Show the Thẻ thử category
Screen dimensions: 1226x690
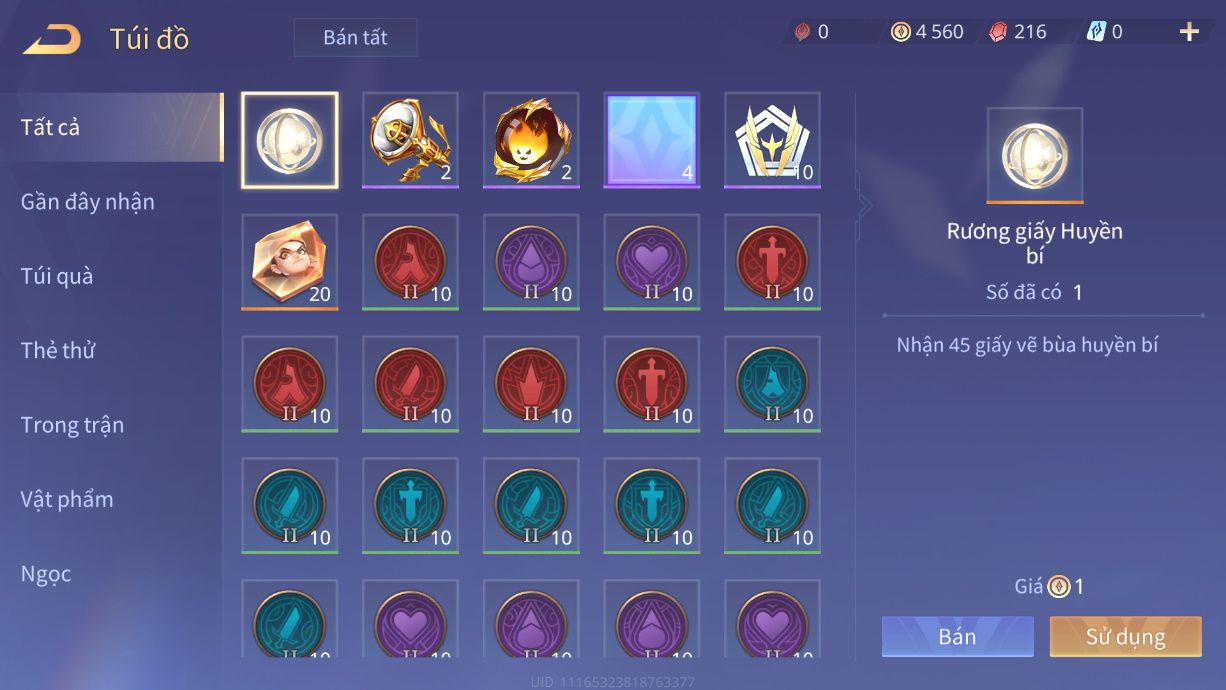point(58,350)
